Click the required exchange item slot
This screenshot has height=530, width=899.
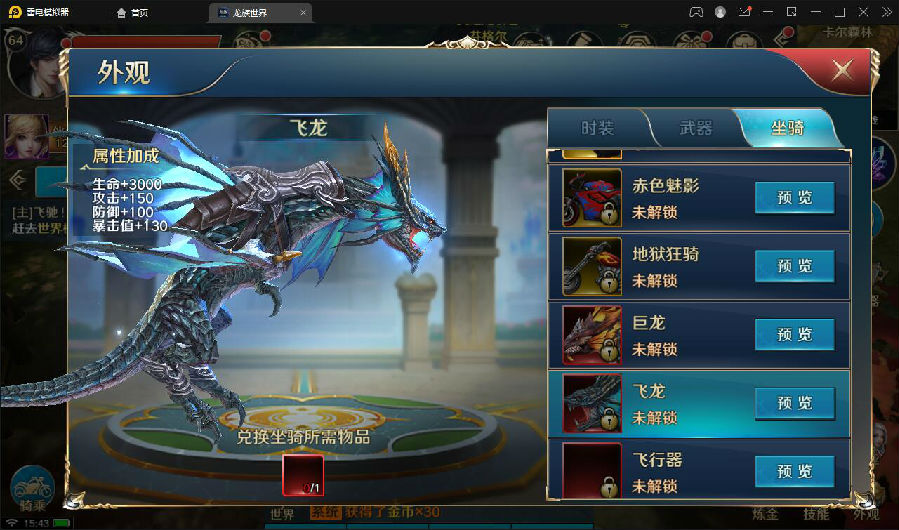click(x=303, y=475)
